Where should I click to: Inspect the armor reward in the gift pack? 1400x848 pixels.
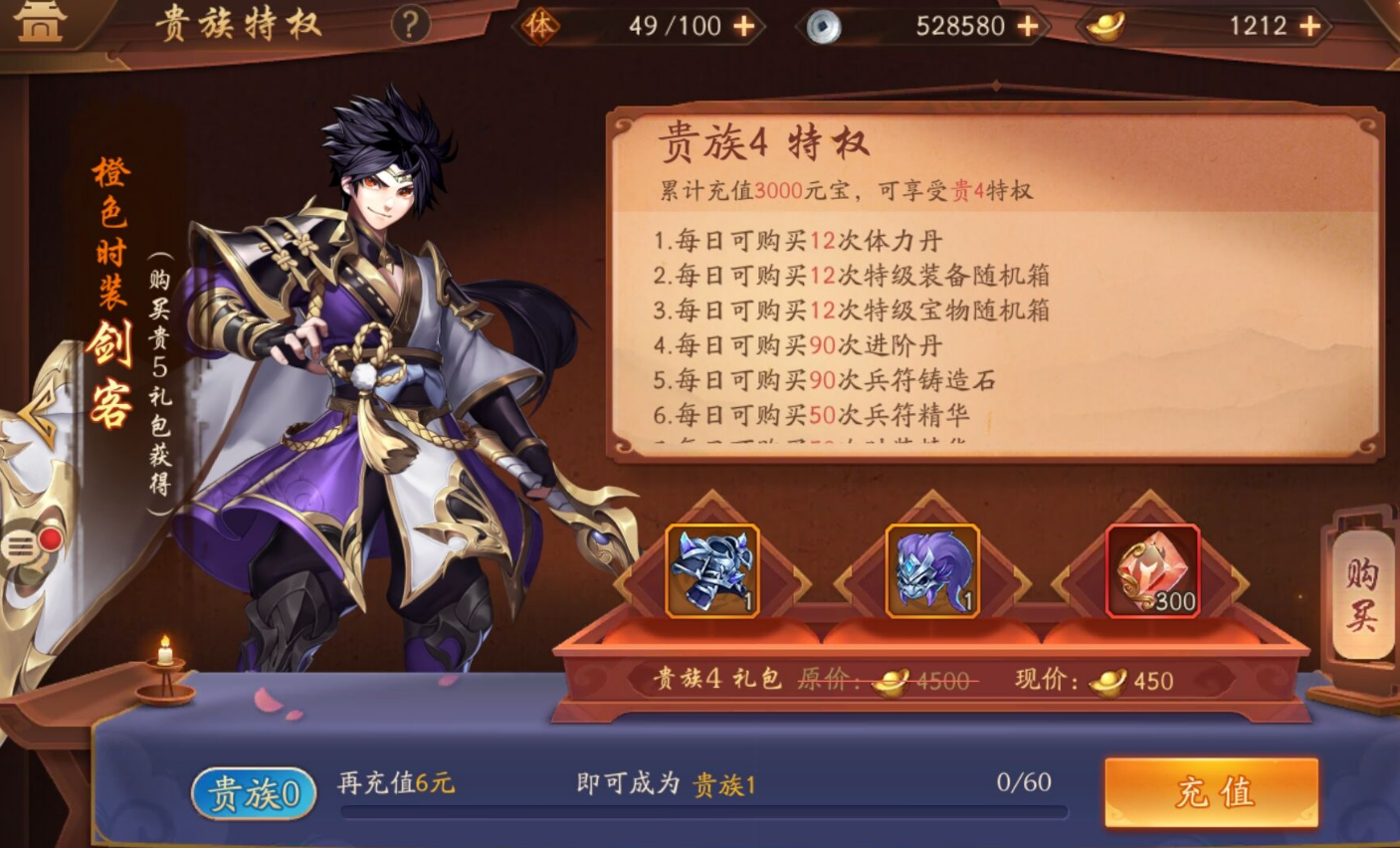click(x=710, y=569)
